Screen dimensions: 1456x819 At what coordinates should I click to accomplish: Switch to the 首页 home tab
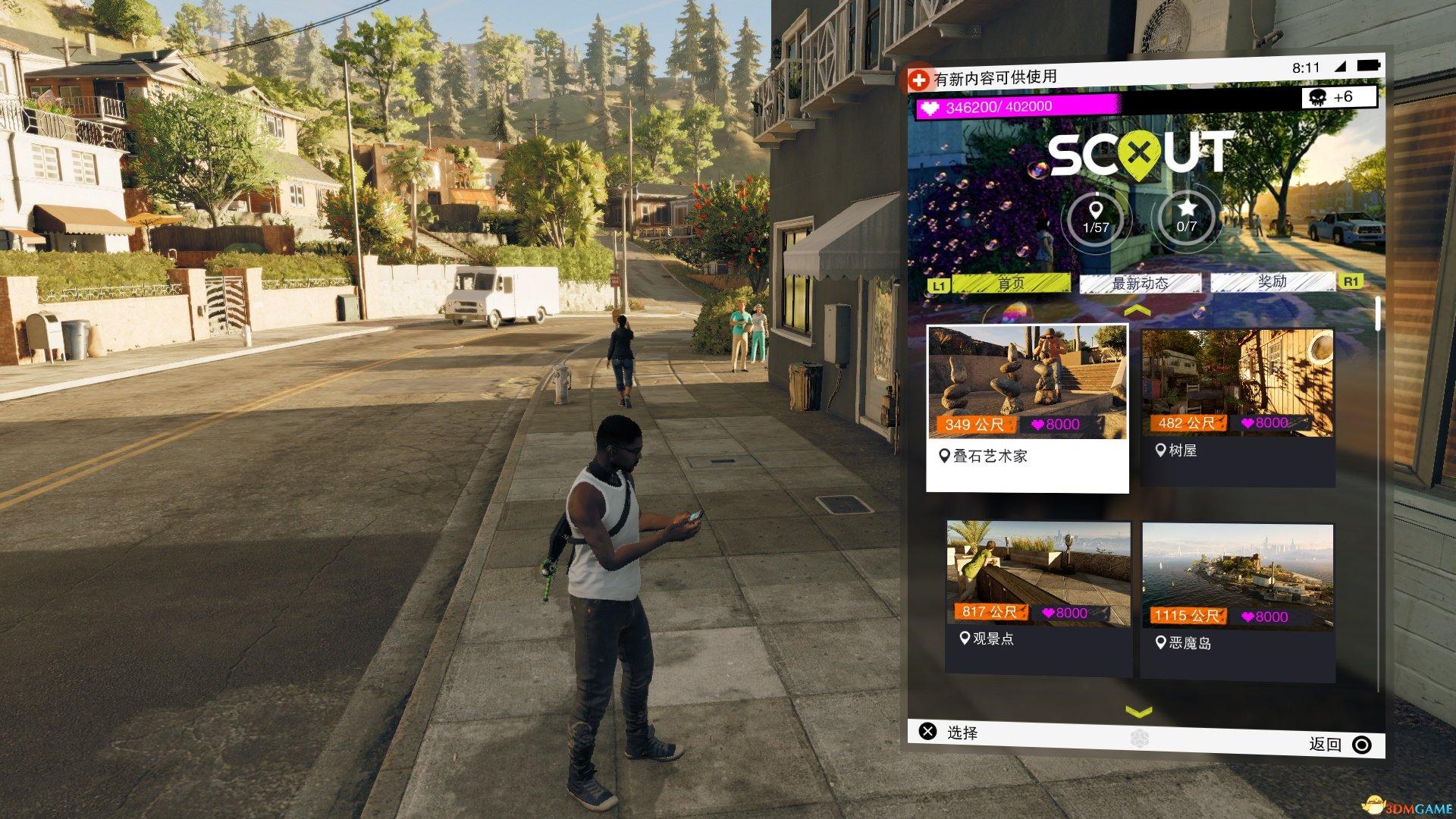[x=1011, y=284]
